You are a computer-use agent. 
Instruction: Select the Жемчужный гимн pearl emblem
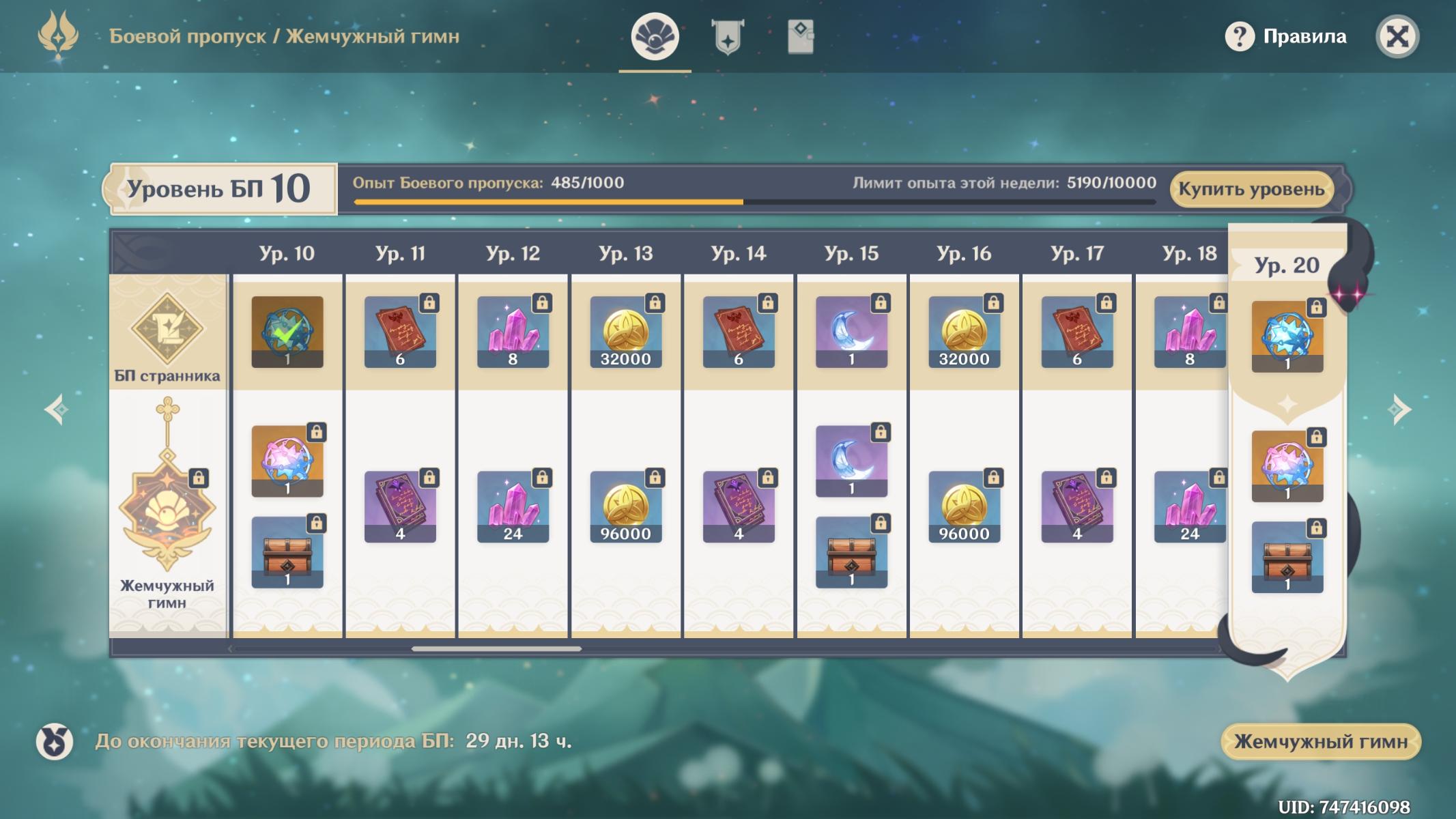click(167, 508)
